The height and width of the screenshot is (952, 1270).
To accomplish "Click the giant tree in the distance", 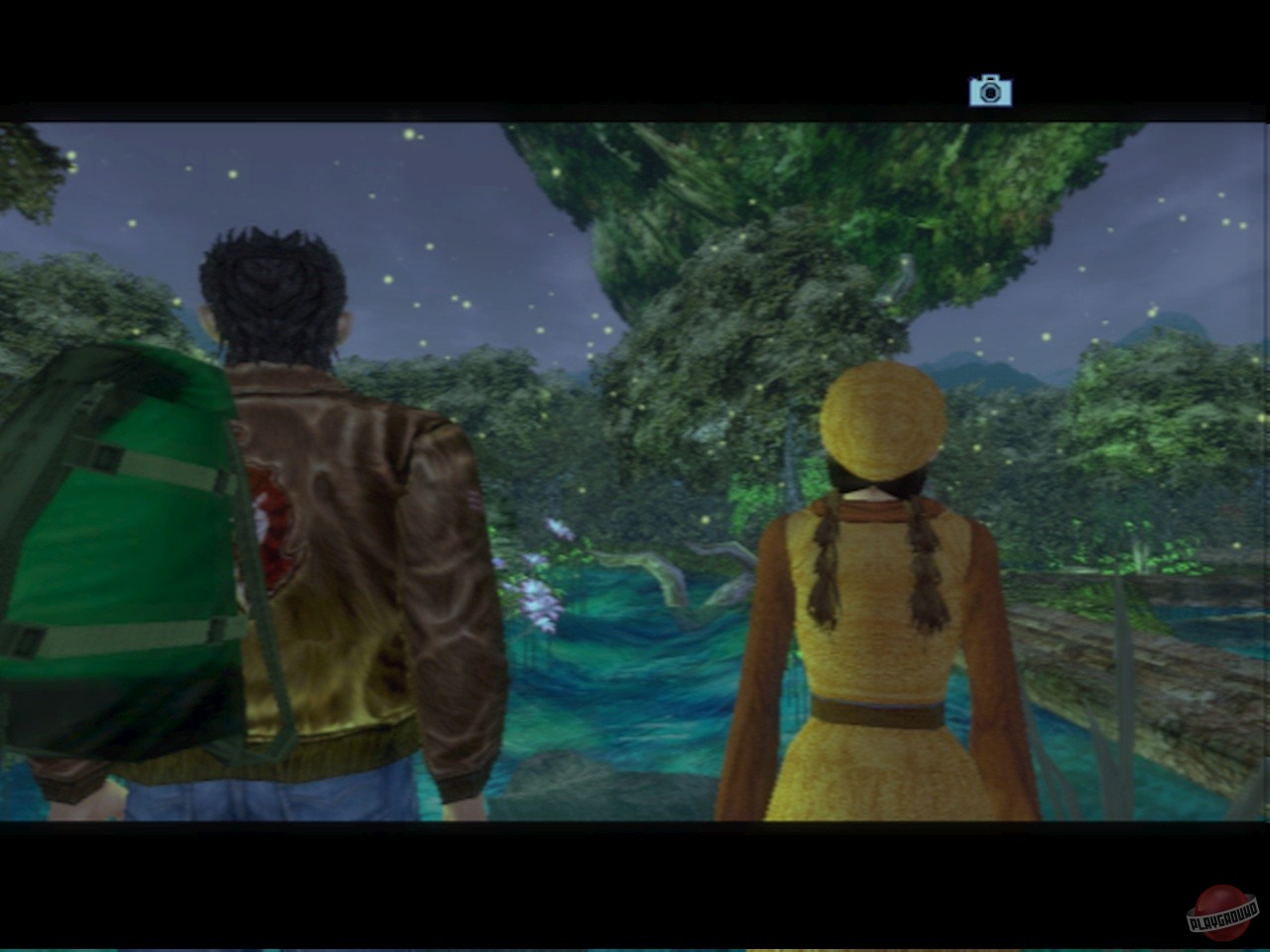I will [784, 228].
